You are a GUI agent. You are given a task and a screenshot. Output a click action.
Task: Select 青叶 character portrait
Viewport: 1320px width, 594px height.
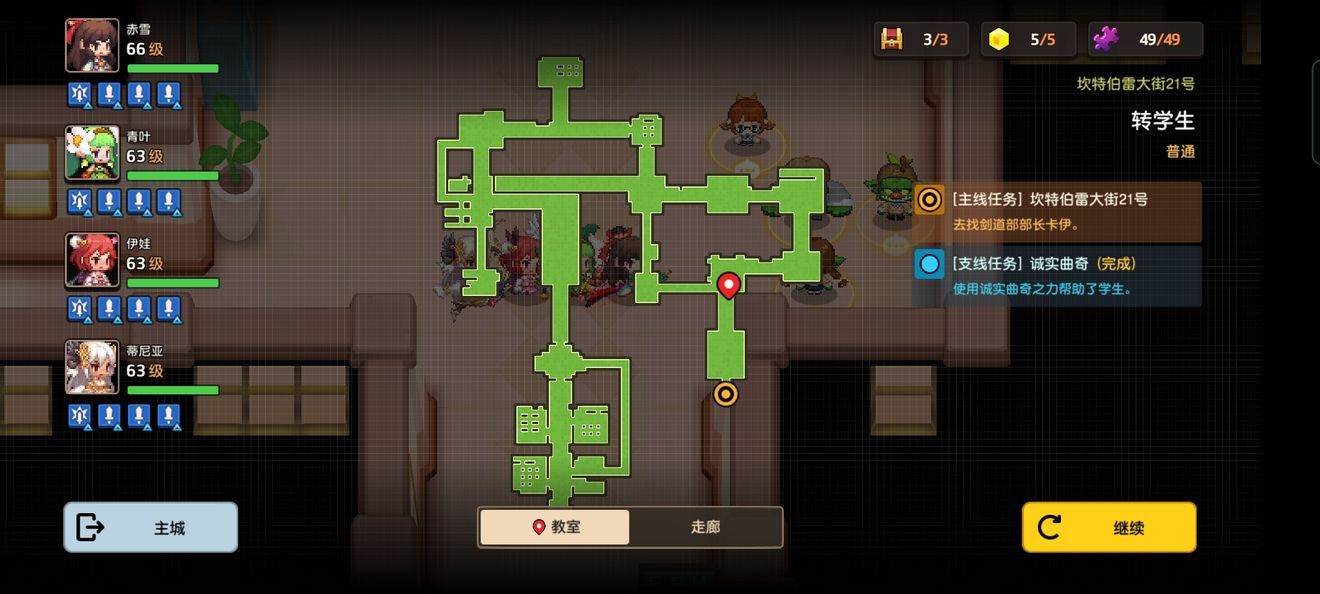click(x=92, y=153)
